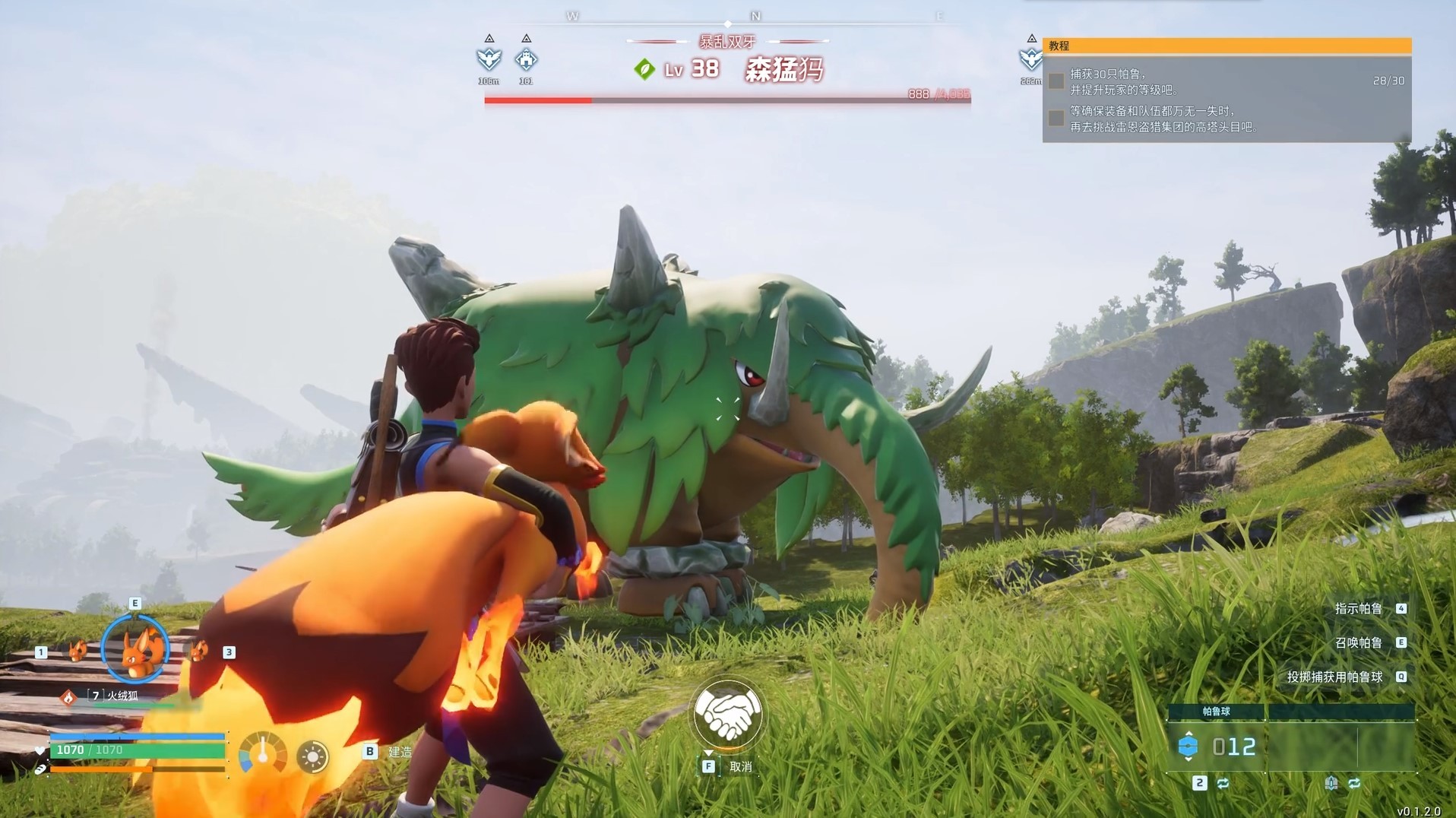Click the sun day-cycle icon

312,756
